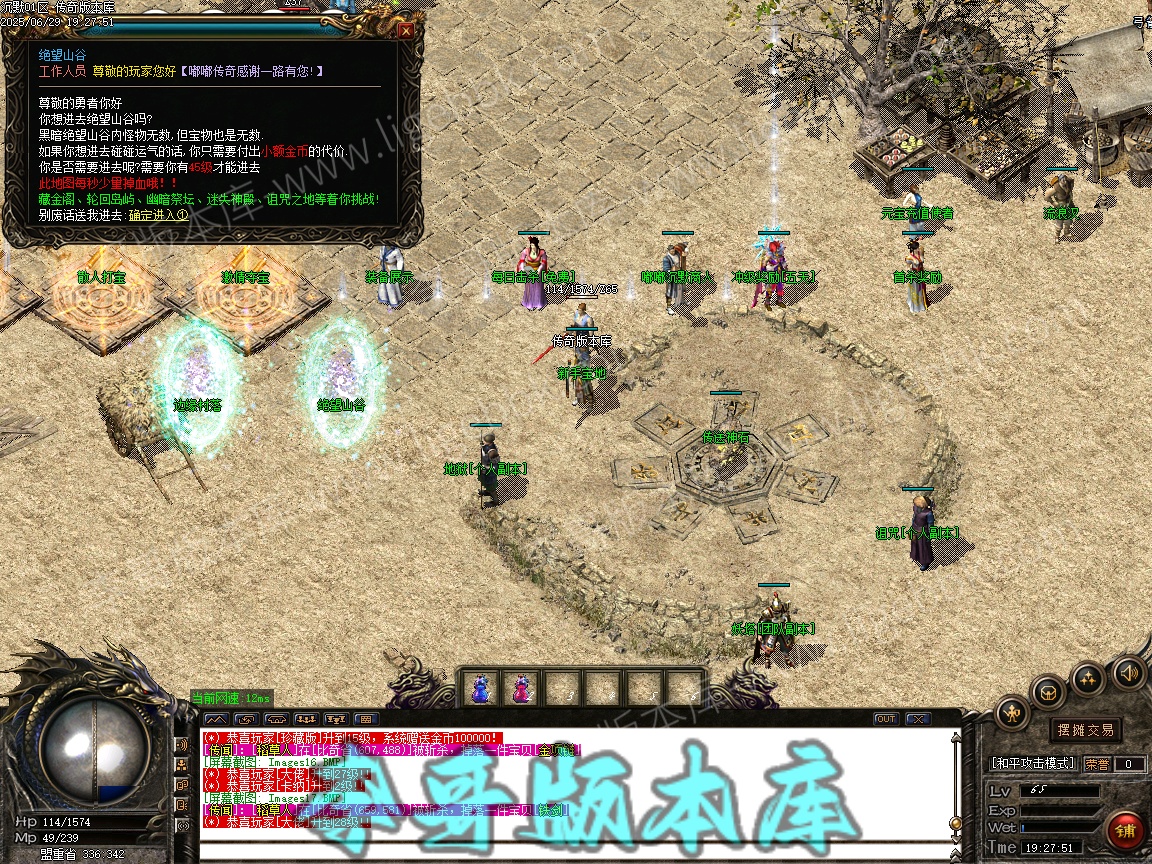Select the red potion hotbar slot
1152x864 pixels.
(521, 688)
